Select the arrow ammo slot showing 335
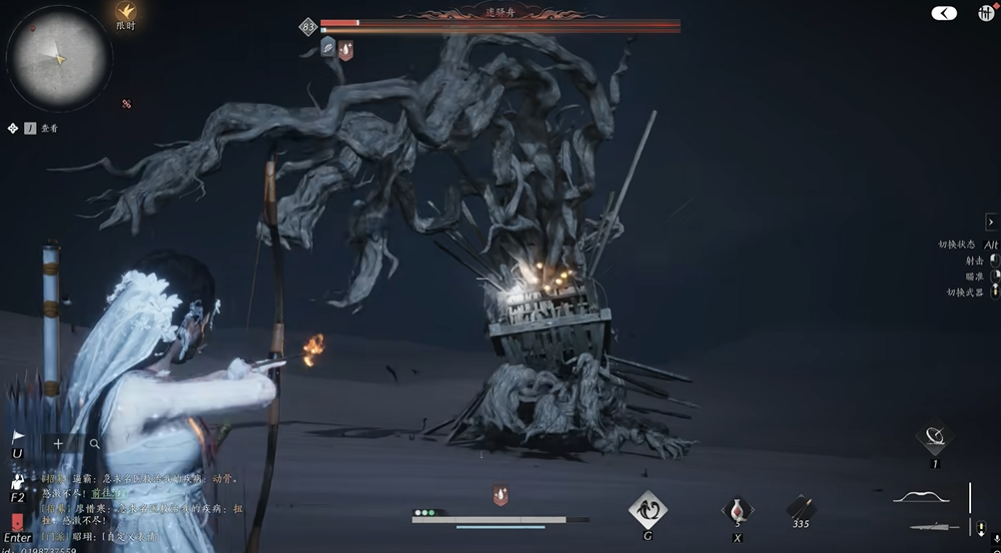This screenshot has height=553, width=1001. pos(800,507)
